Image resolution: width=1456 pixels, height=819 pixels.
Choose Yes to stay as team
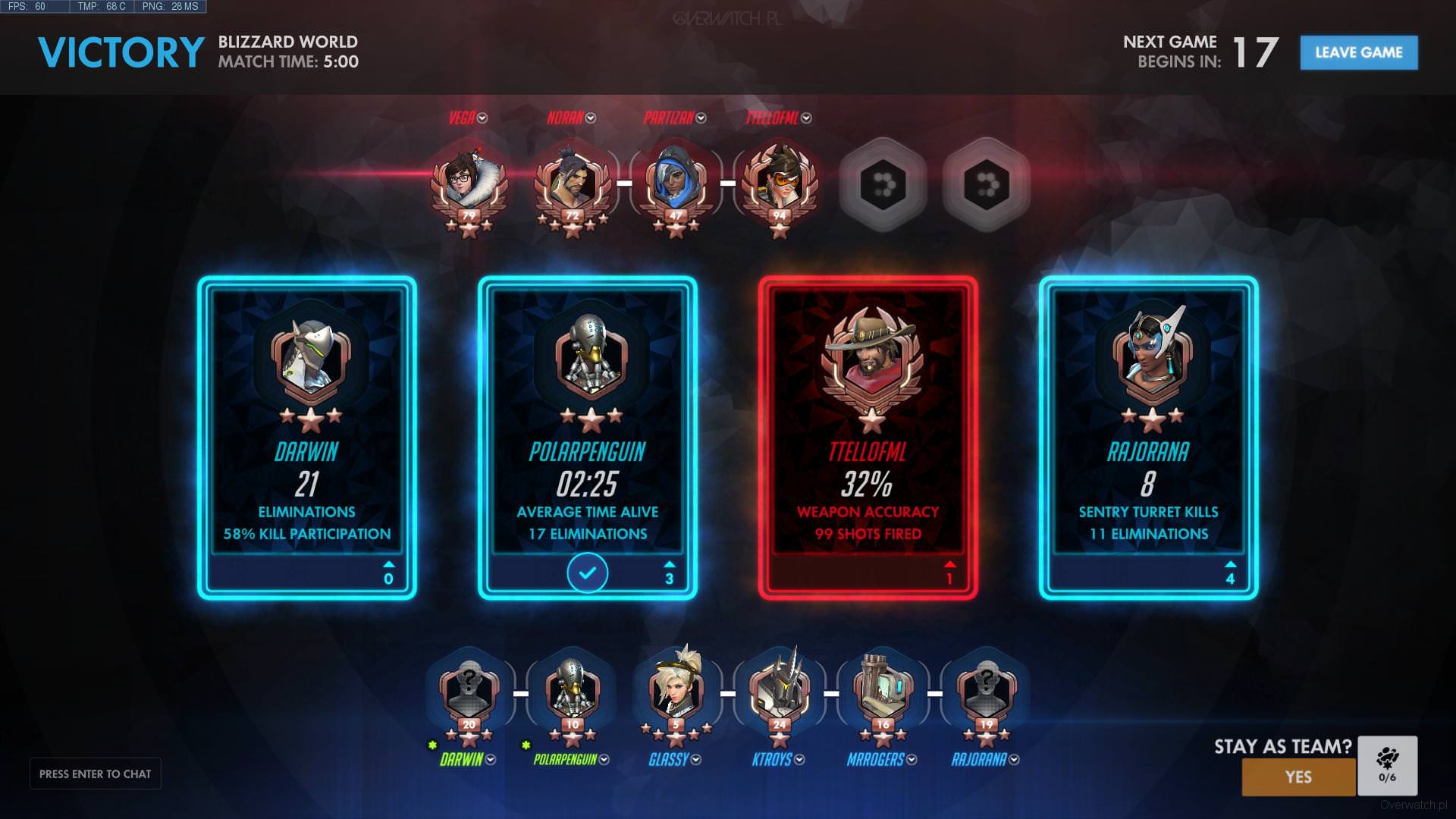point(1298,777)
